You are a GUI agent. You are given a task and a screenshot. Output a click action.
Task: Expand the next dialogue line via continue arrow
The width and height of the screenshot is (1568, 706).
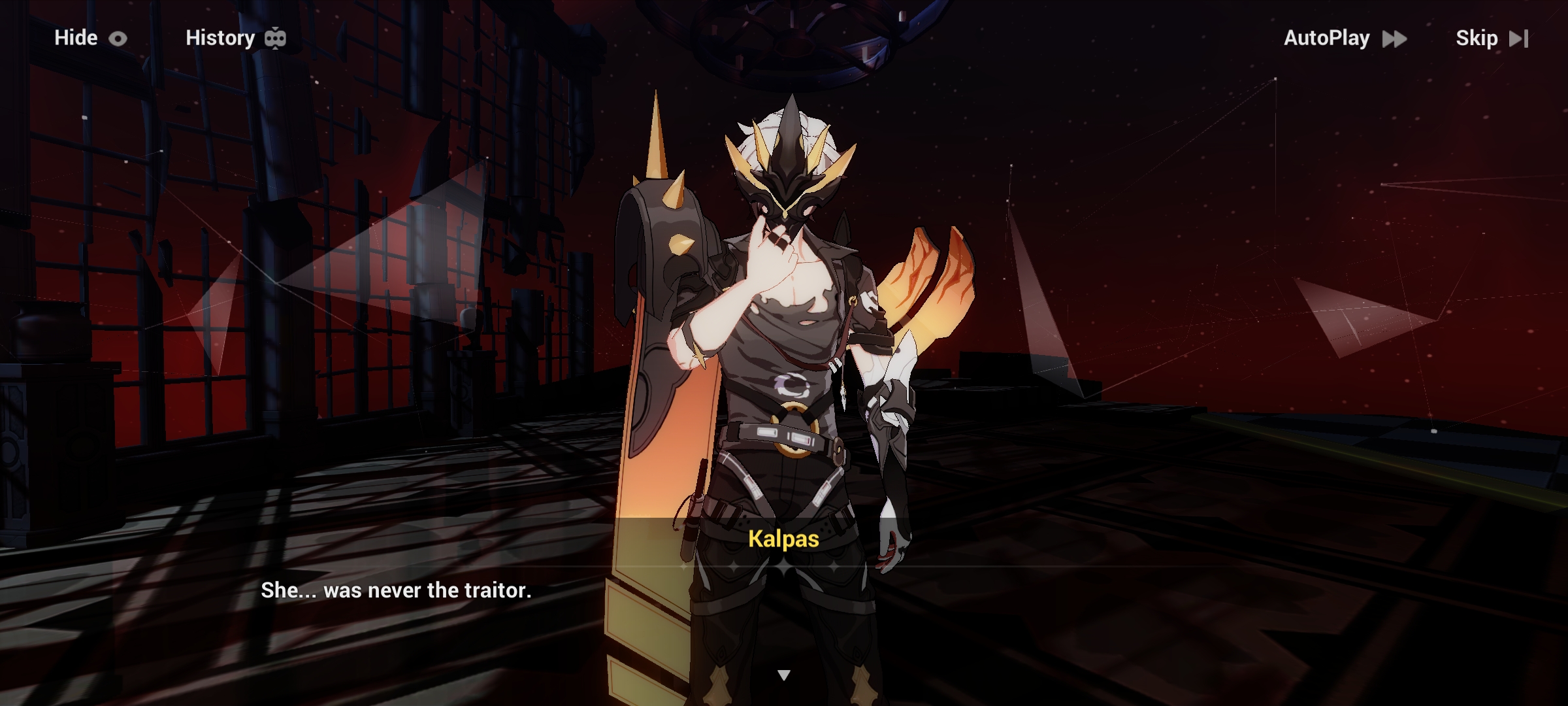pos(784,673)
